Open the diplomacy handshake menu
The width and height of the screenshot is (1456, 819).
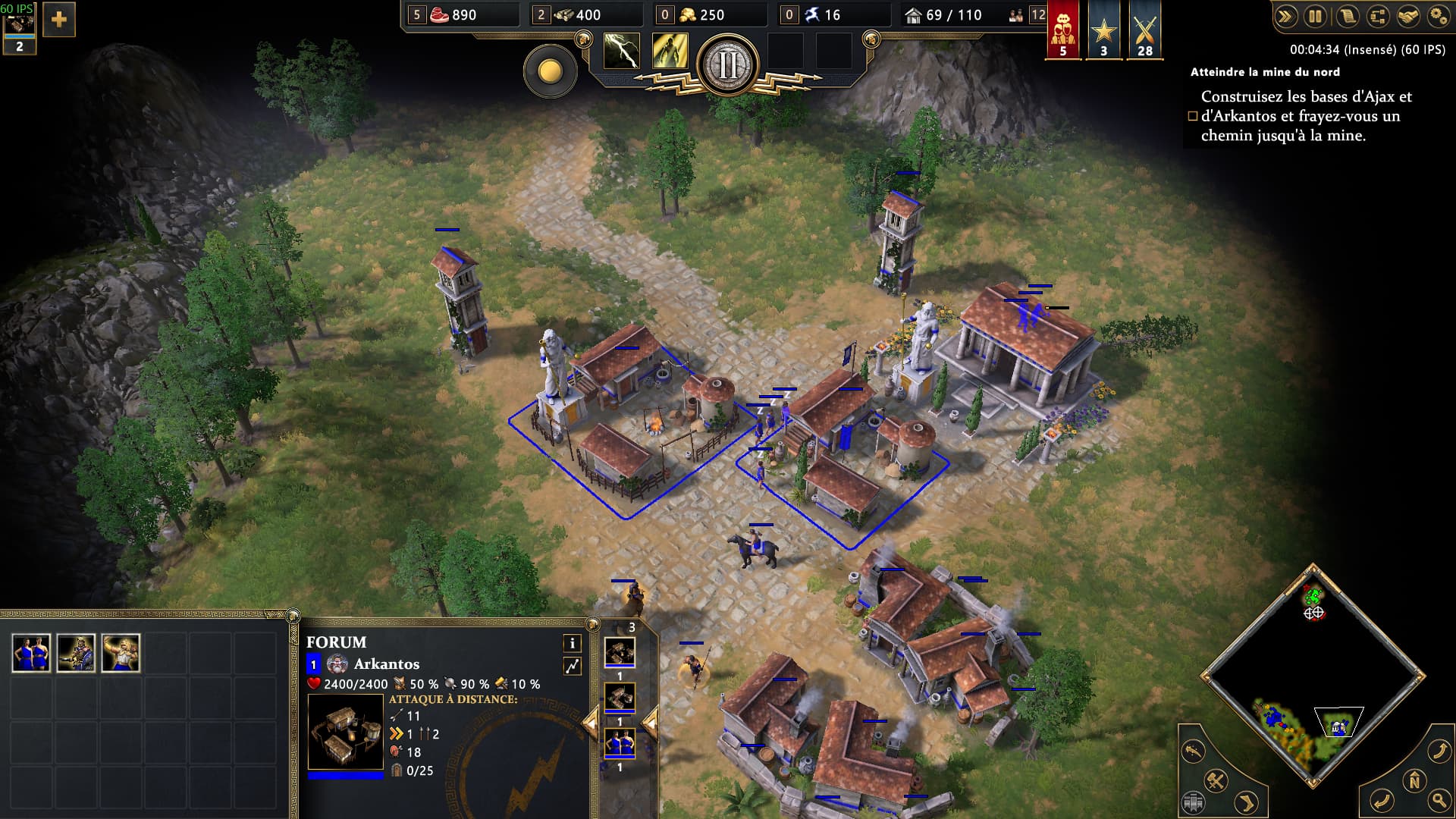coord(1407,16)
